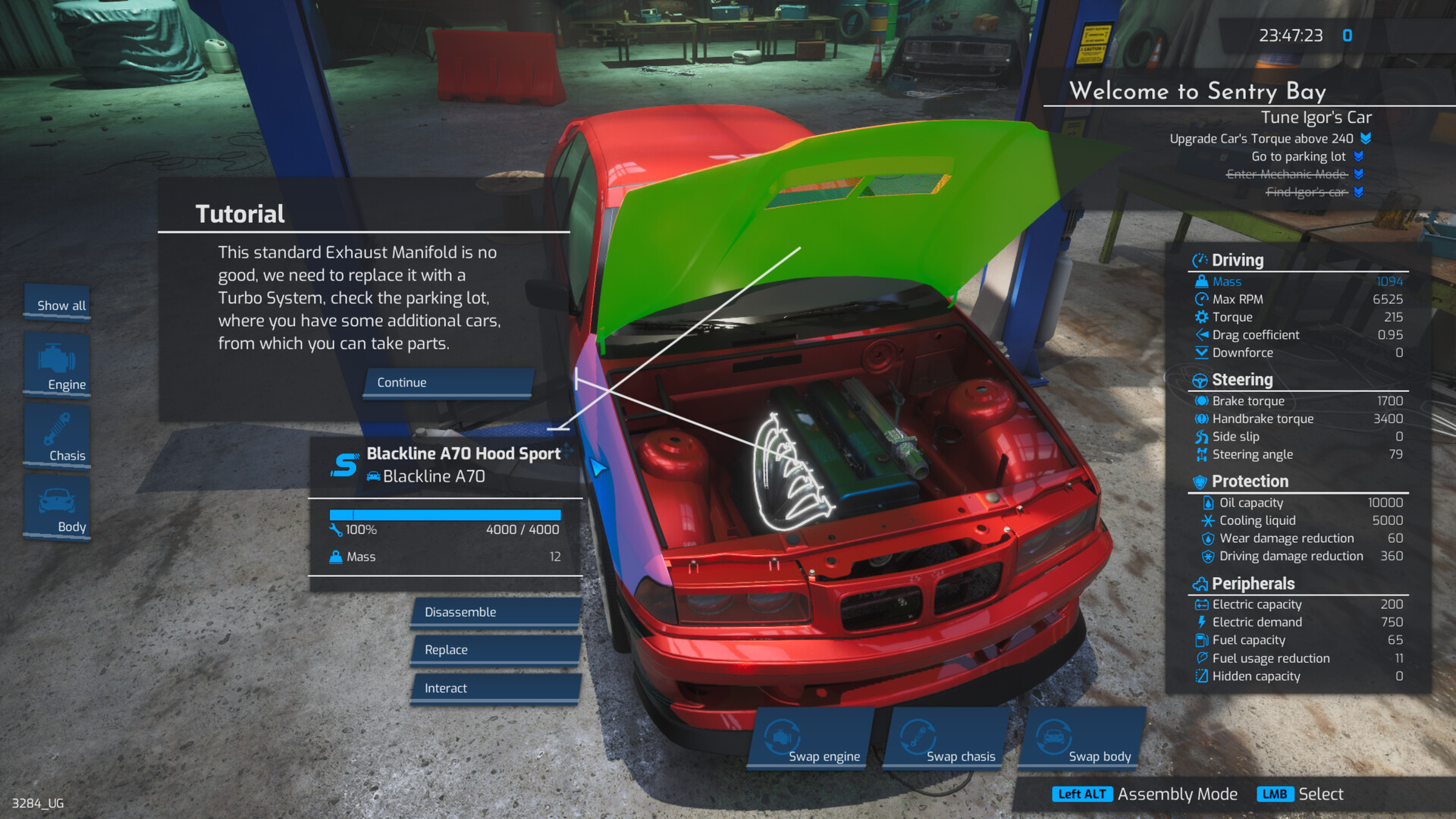Click the Show all filter button
The width and height of the screenshot is (1456, 819).
[x=58, y=305]
